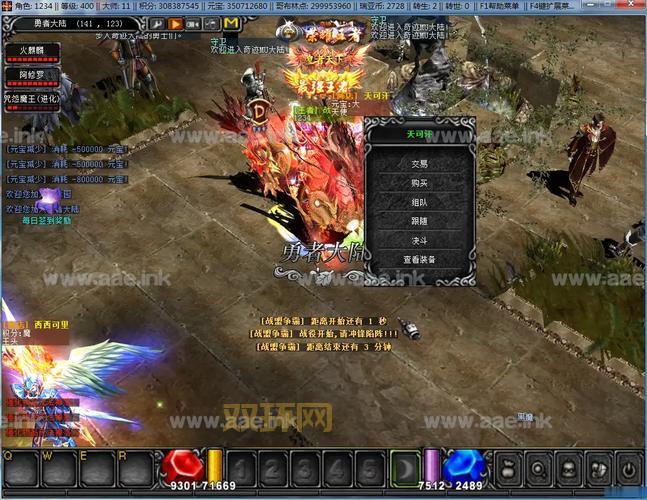Click the power icon at bottom right
This screenshot has height=500, width=647.
630,468
